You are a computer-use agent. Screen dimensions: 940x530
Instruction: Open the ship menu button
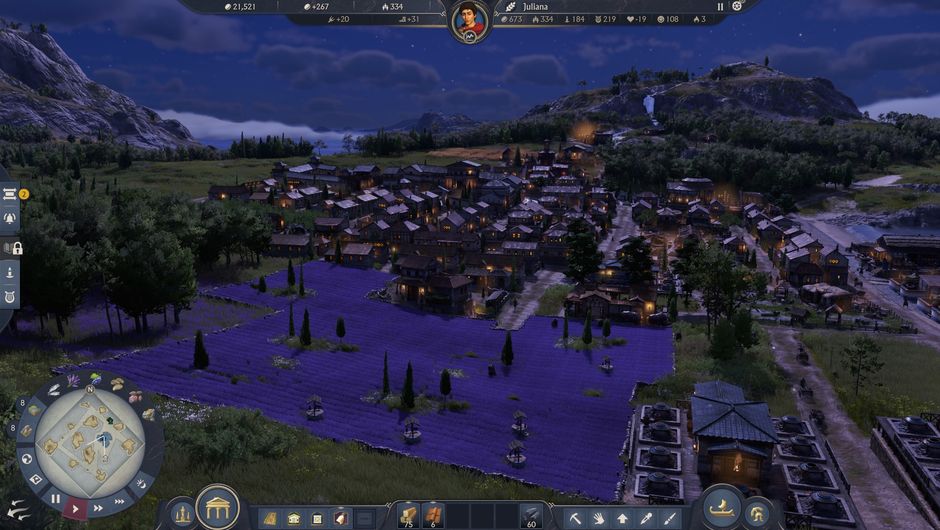(x=722, y=507)
